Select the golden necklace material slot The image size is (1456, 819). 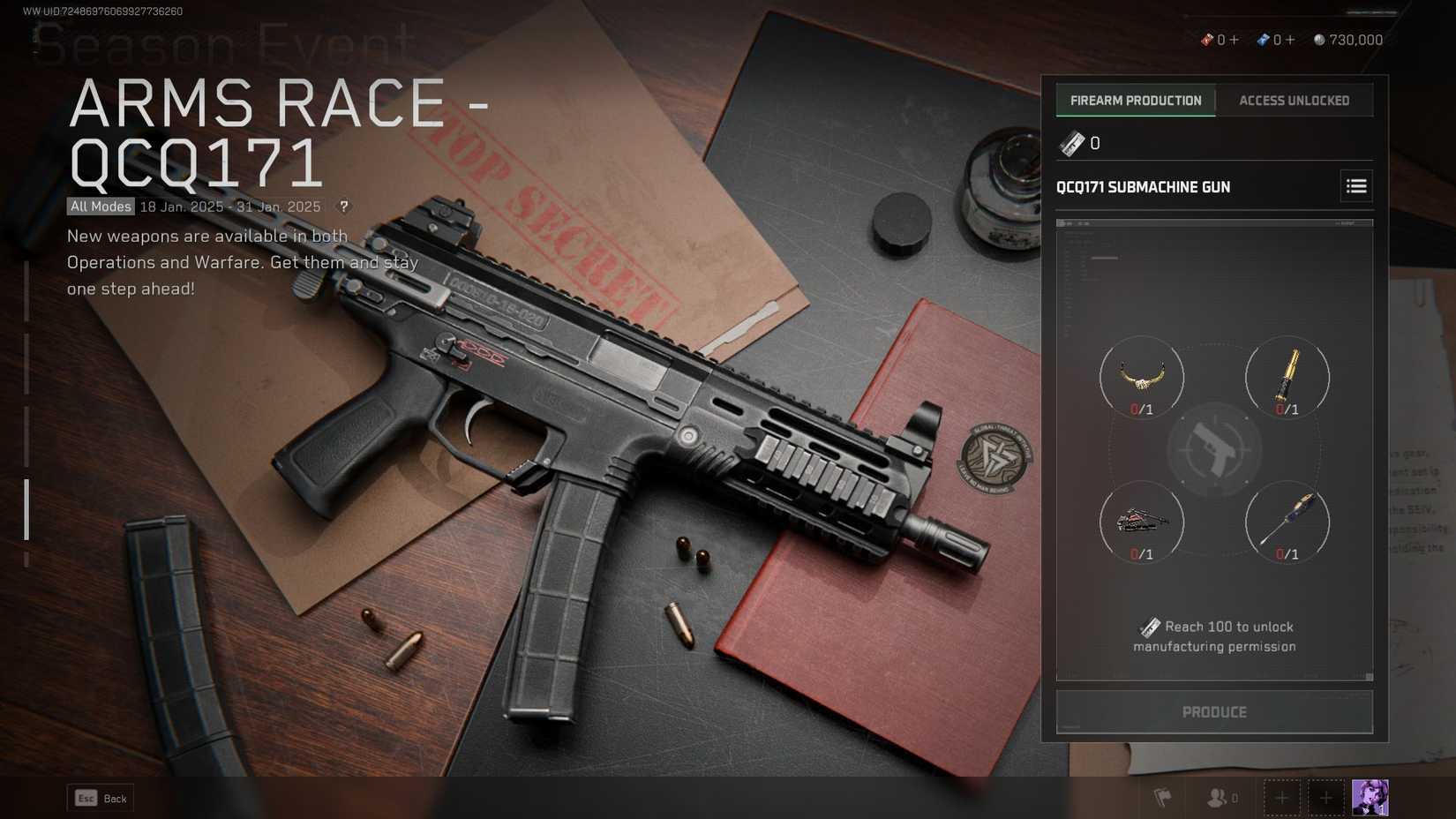pyautogui.click(x=1142, y=377)
